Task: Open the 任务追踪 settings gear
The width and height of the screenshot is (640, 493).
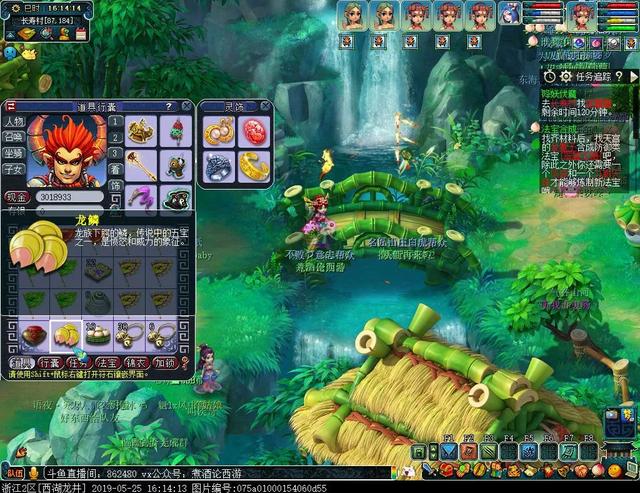Action: (x=565, y=76)
